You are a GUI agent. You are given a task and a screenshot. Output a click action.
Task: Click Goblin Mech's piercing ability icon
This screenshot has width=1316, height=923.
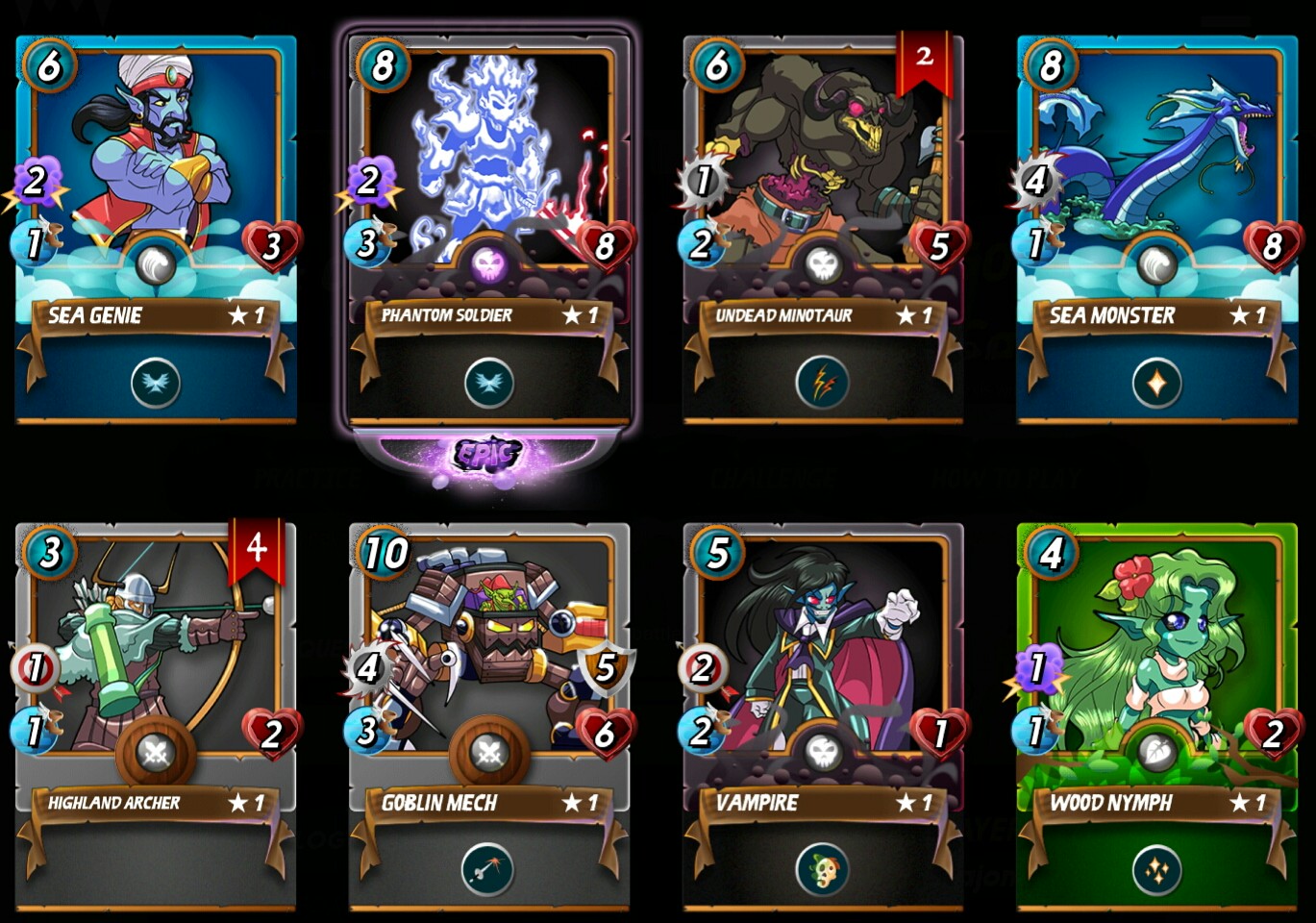[488, 869]
